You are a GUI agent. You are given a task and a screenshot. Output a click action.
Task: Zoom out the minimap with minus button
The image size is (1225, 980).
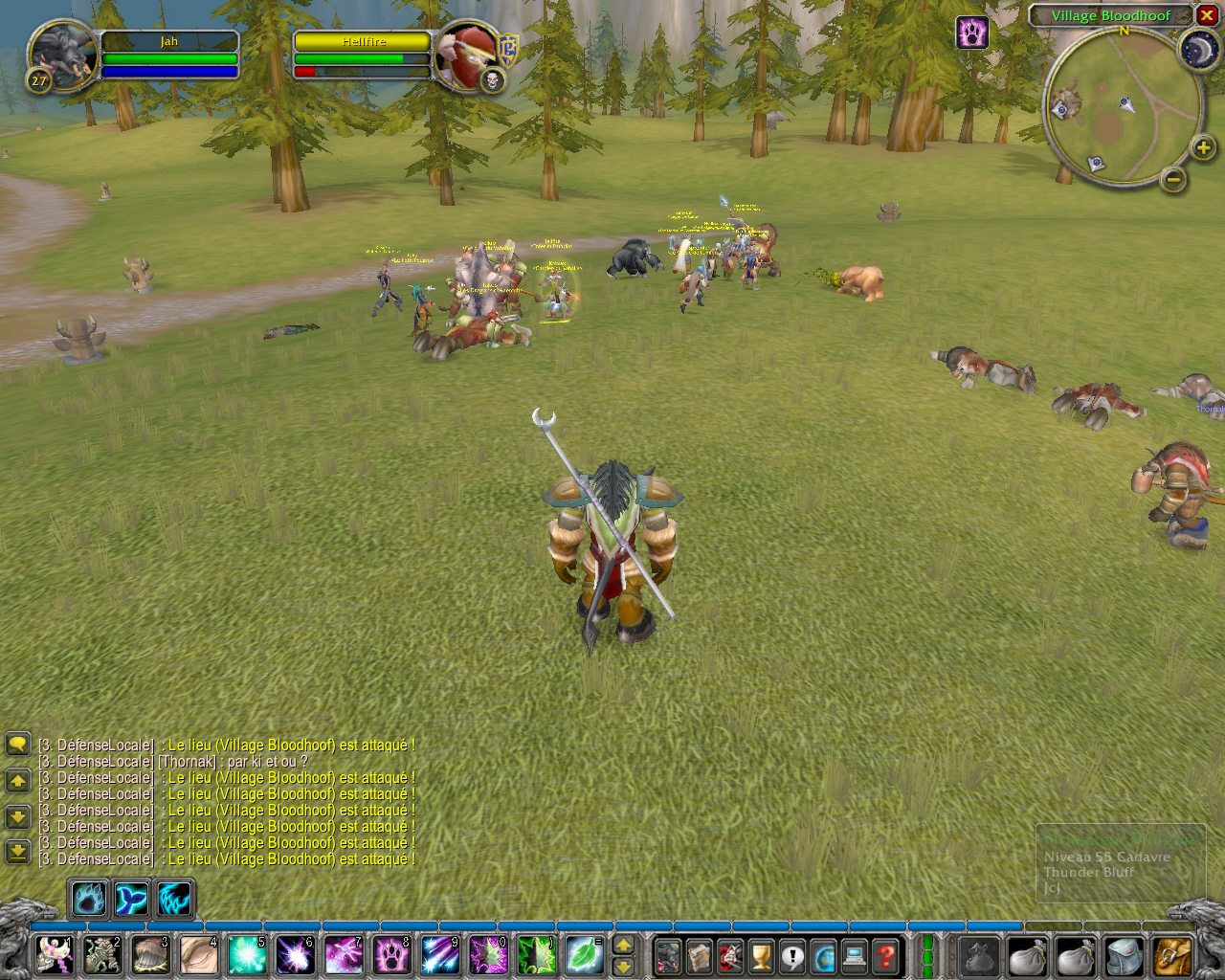[1173, 179]
